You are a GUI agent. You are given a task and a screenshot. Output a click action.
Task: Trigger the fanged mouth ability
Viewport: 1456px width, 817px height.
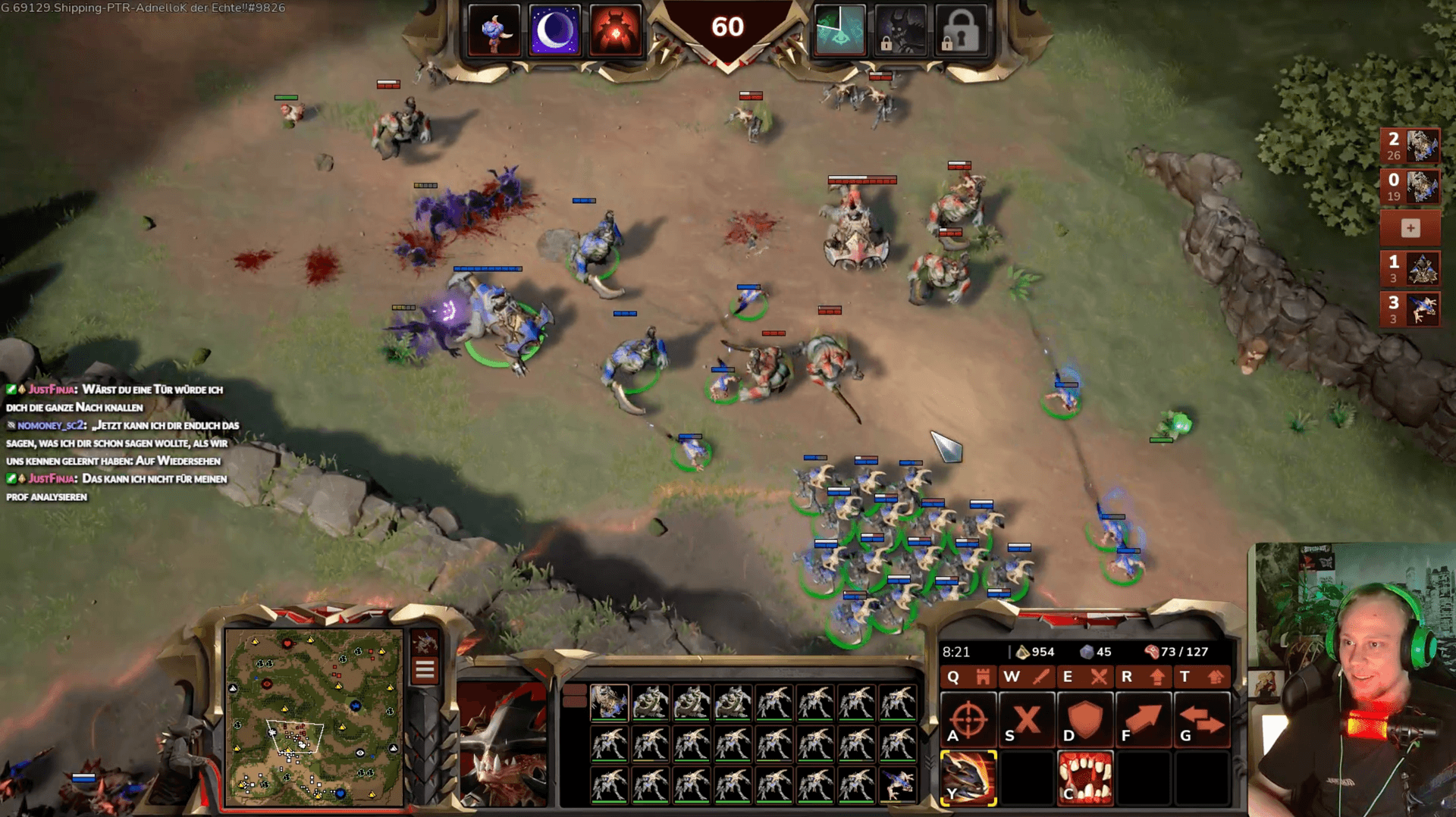(x=1085, y=778)
